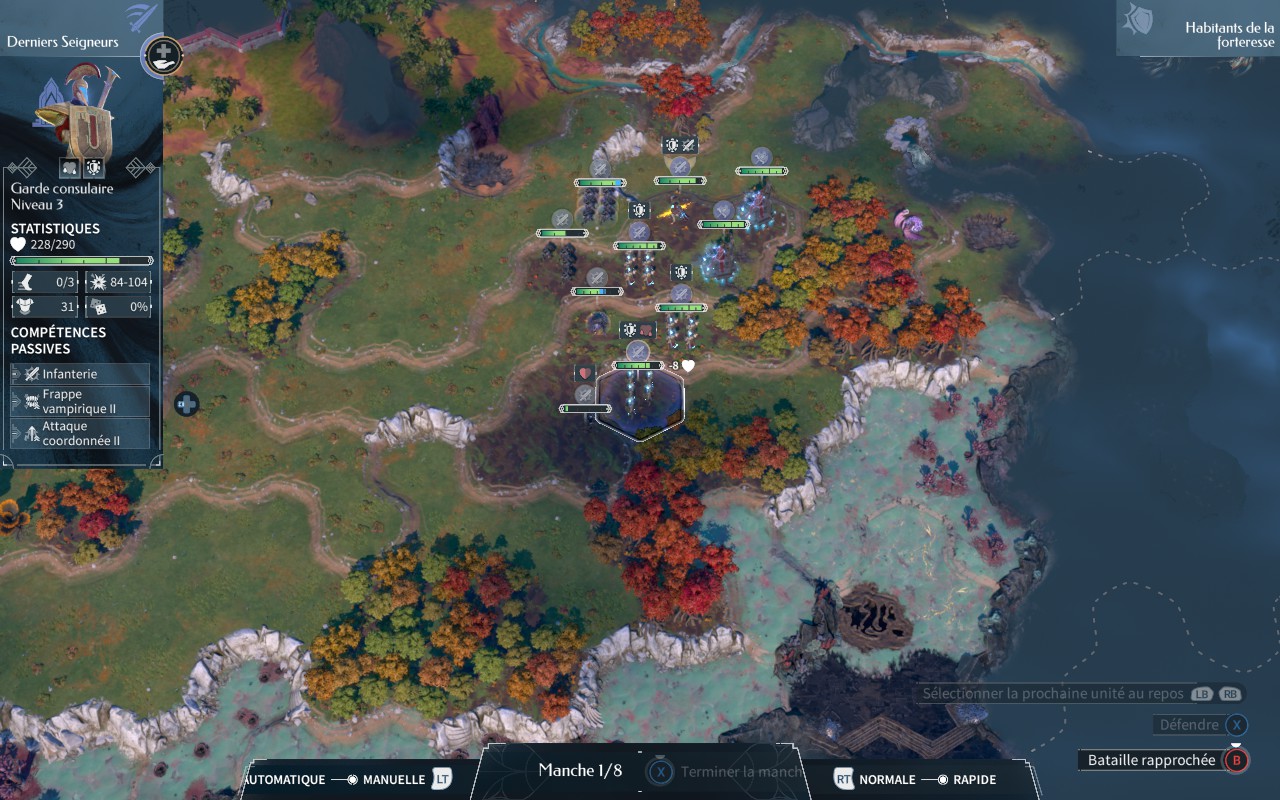Viewport: 1280px width, 800px height.
Task: Open the Frappe vampirique II skill entry
Action: pyautogui.click(x=80, y=402)
